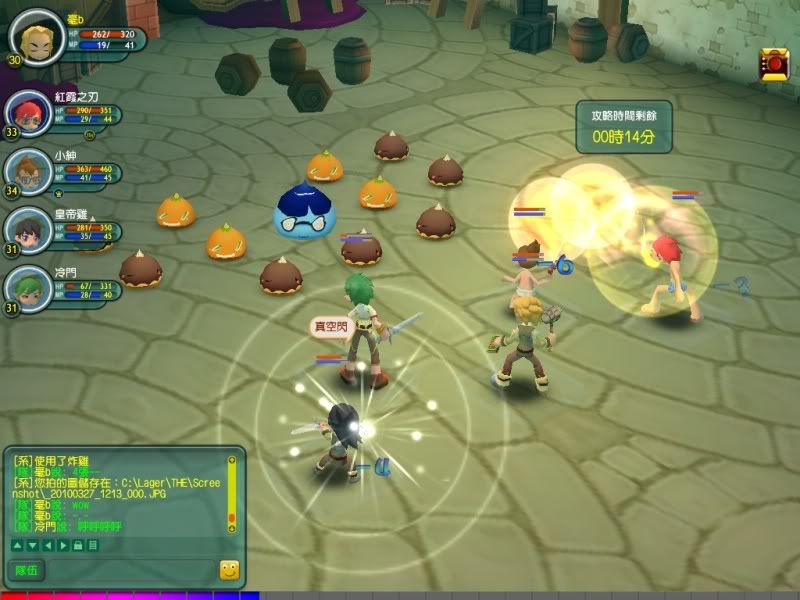Select party member 小紳's portrait
Screen dimensions: 800x600
27,170
